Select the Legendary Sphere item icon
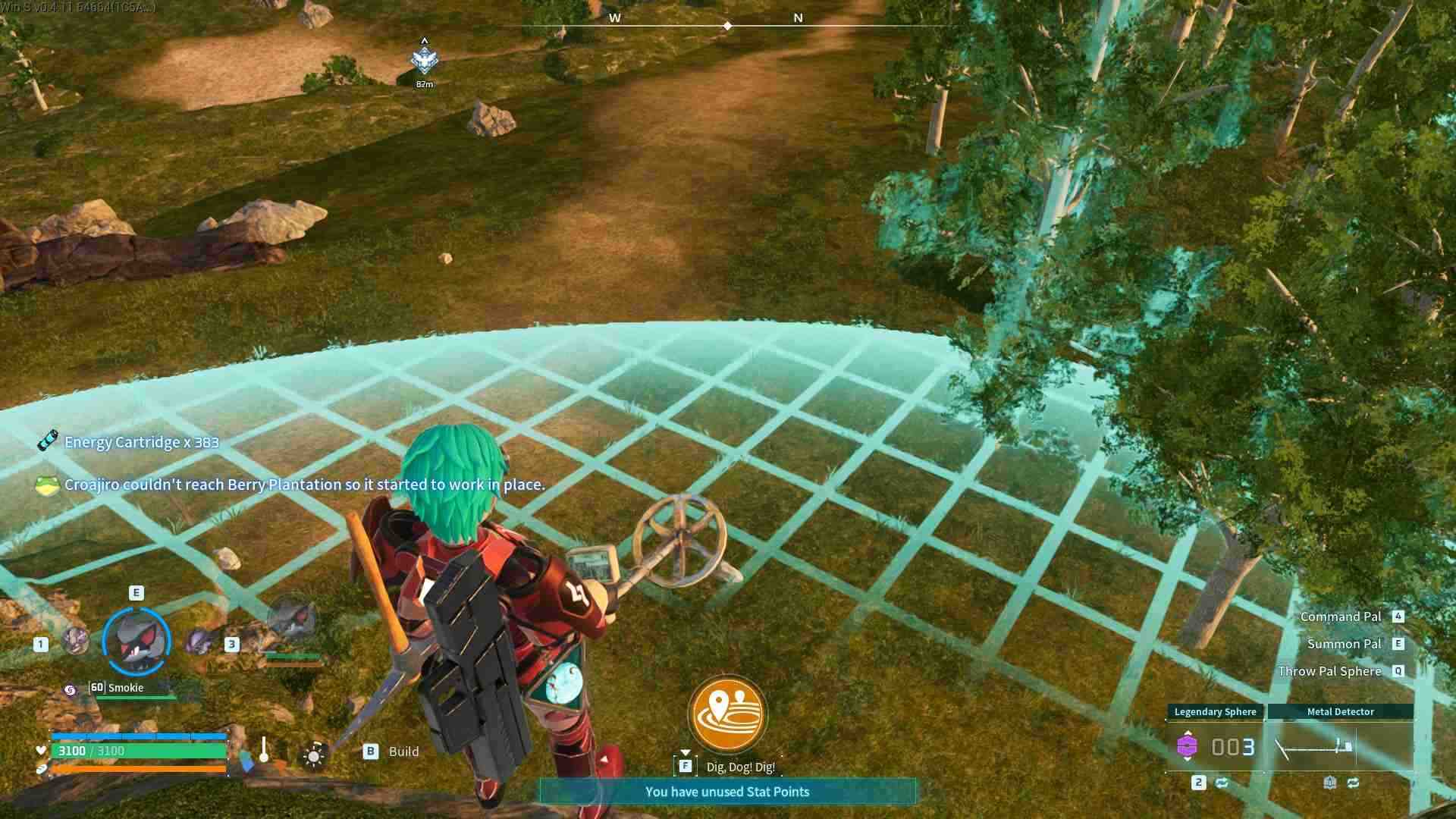 pyautogui.click(x=1188, y=745)
